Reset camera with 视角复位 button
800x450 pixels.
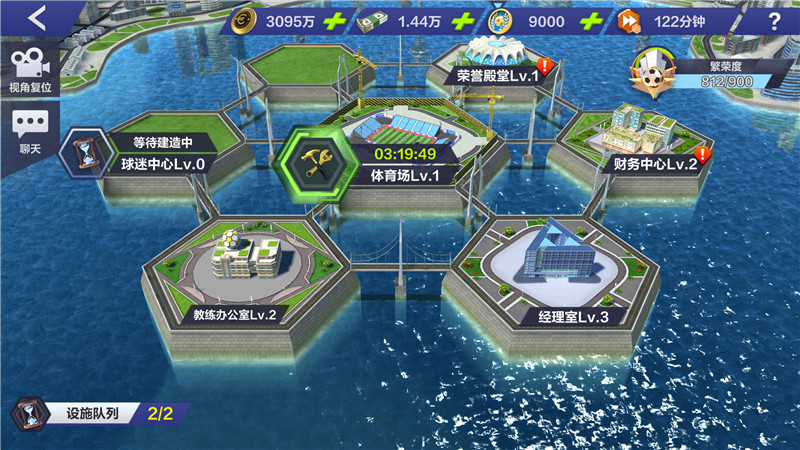30,70
